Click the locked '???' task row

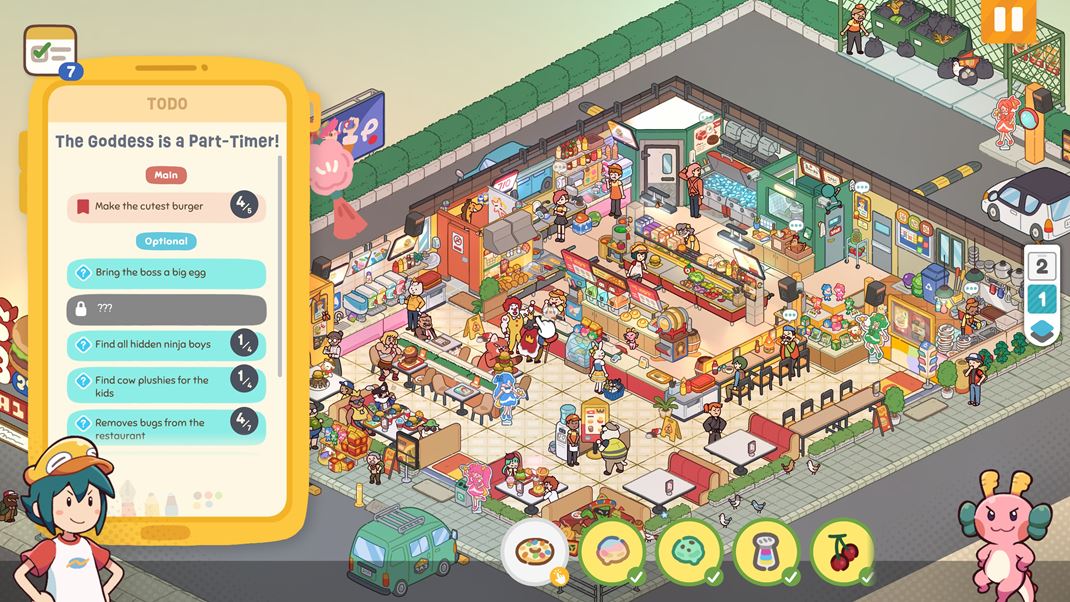(166, 309)
